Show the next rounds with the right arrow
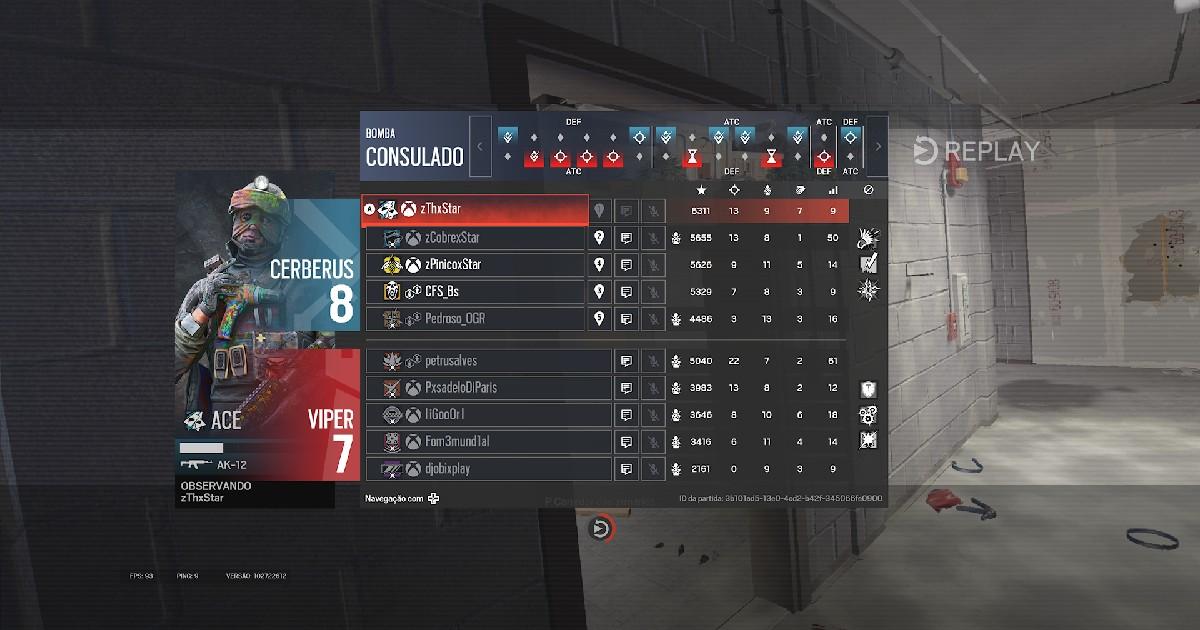The height and width of the screenshot is (630, 1200). point(877,146)
